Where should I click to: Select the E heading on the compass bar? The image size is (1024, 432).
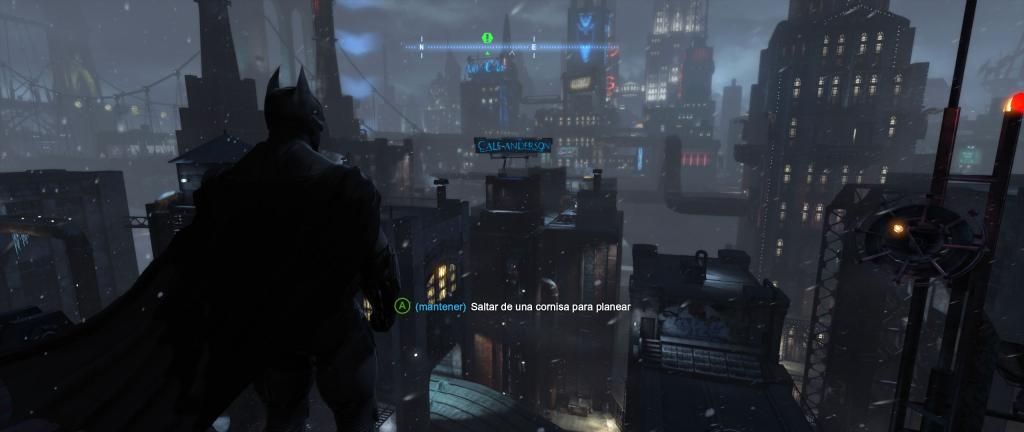534,47
